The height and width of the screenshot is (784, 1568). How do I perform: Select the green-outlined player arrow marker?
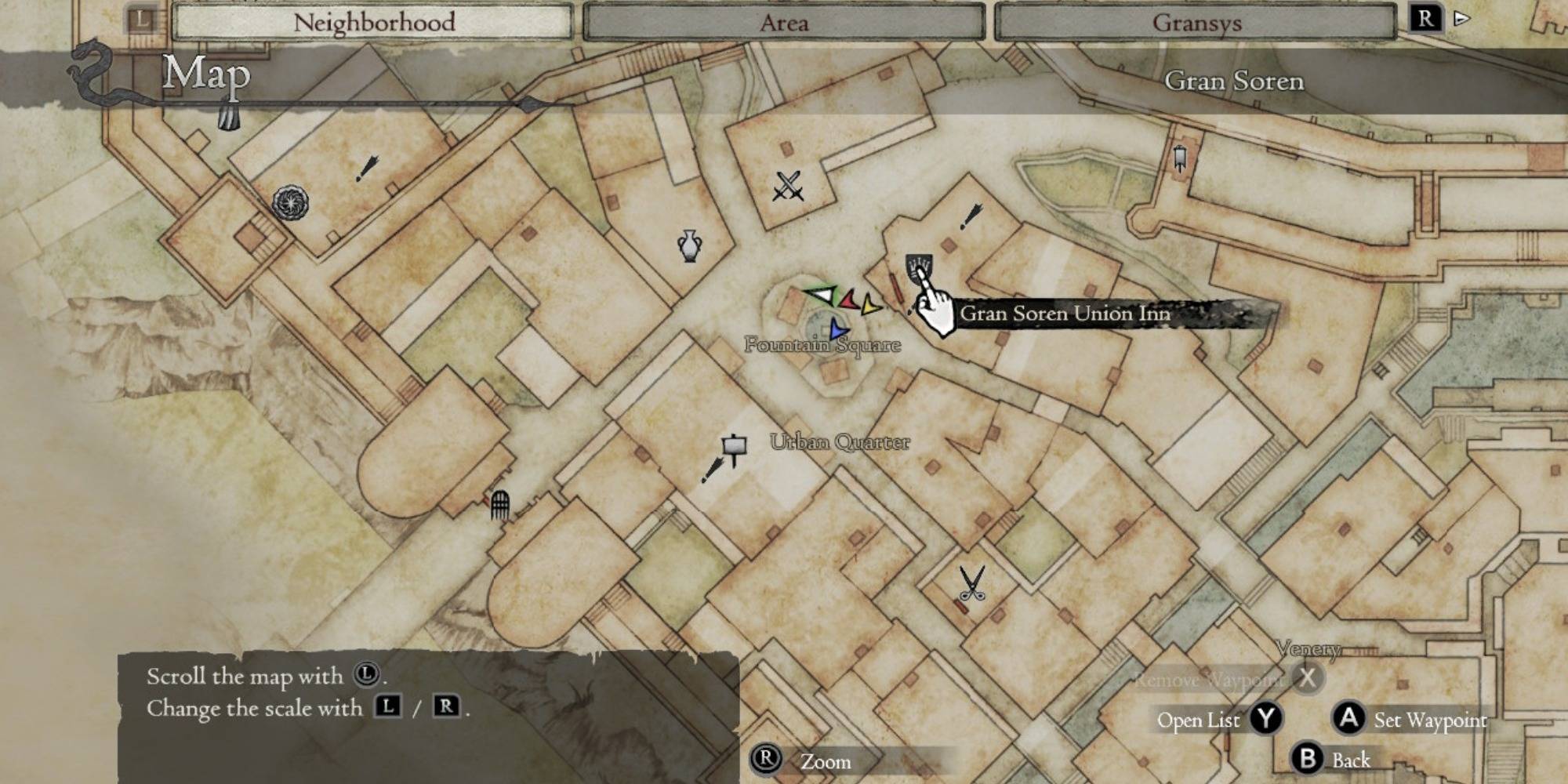point(821,296)
